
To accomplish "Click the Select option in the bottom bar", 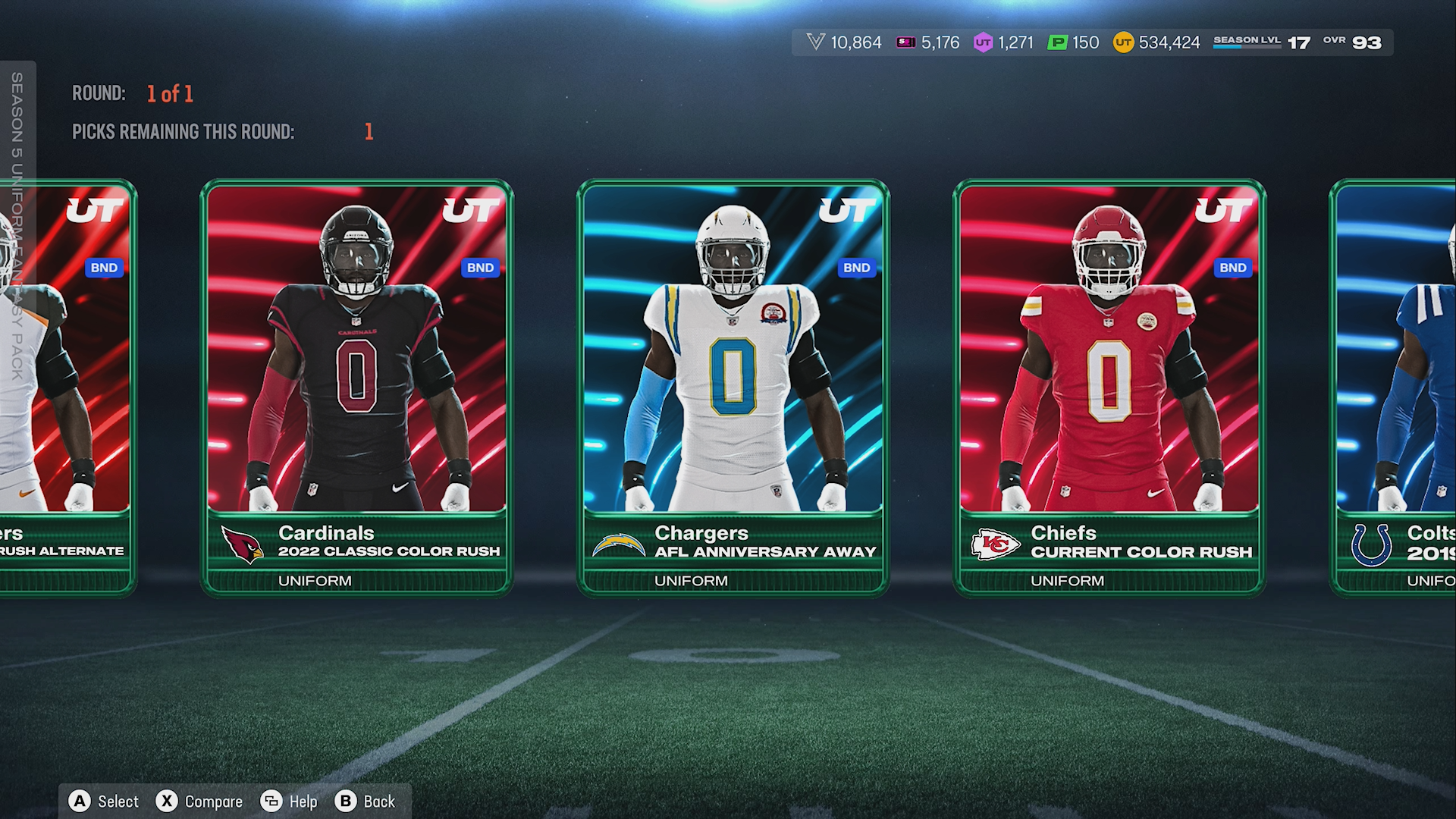I will tap(104, 802).
